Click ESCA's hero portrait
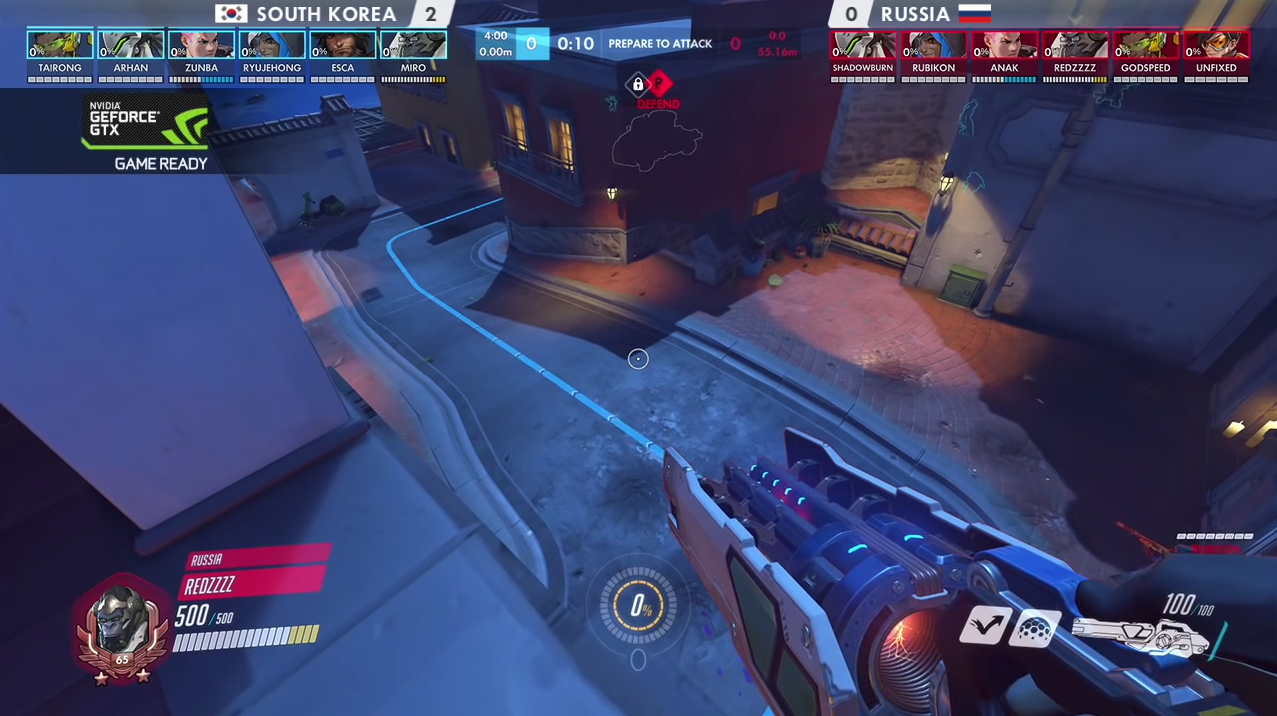Viewport: 1277px width, 716px height. (343, 46)
